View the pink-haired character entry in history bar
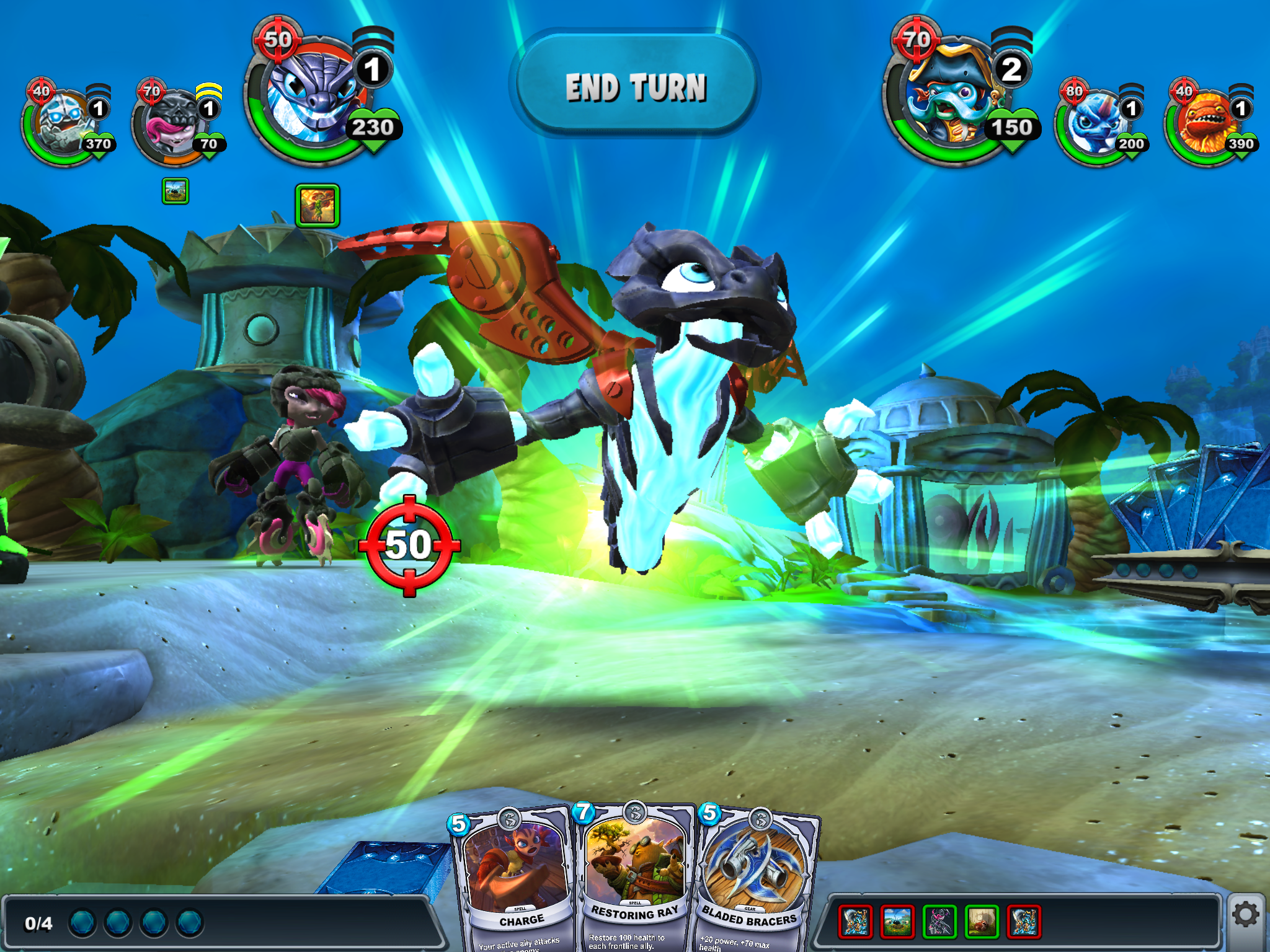This screenshot has width=1270, height=952. (x=939, y=921)
